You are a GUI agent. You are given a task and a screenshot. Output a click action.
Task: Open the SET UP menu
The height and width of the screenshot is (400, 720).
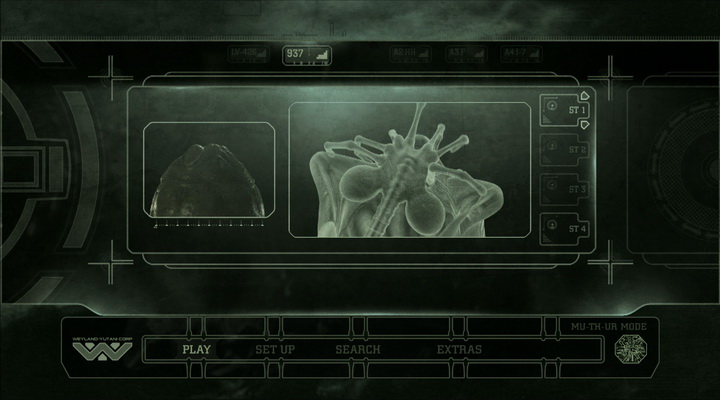274,349
